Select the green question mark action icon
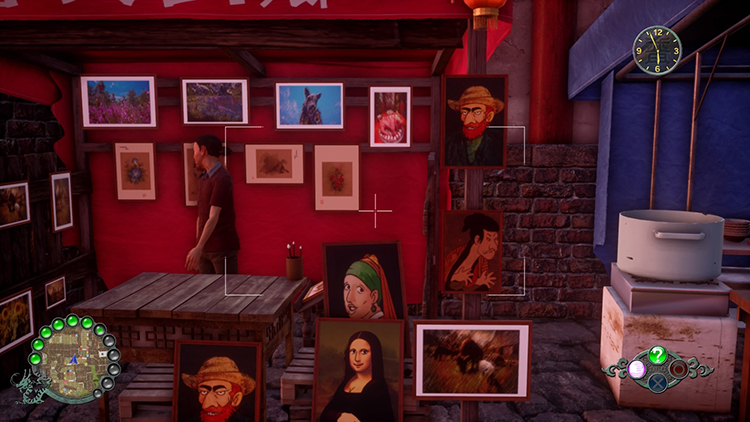This screenshot has width=750, height=422. pos(657,354)
